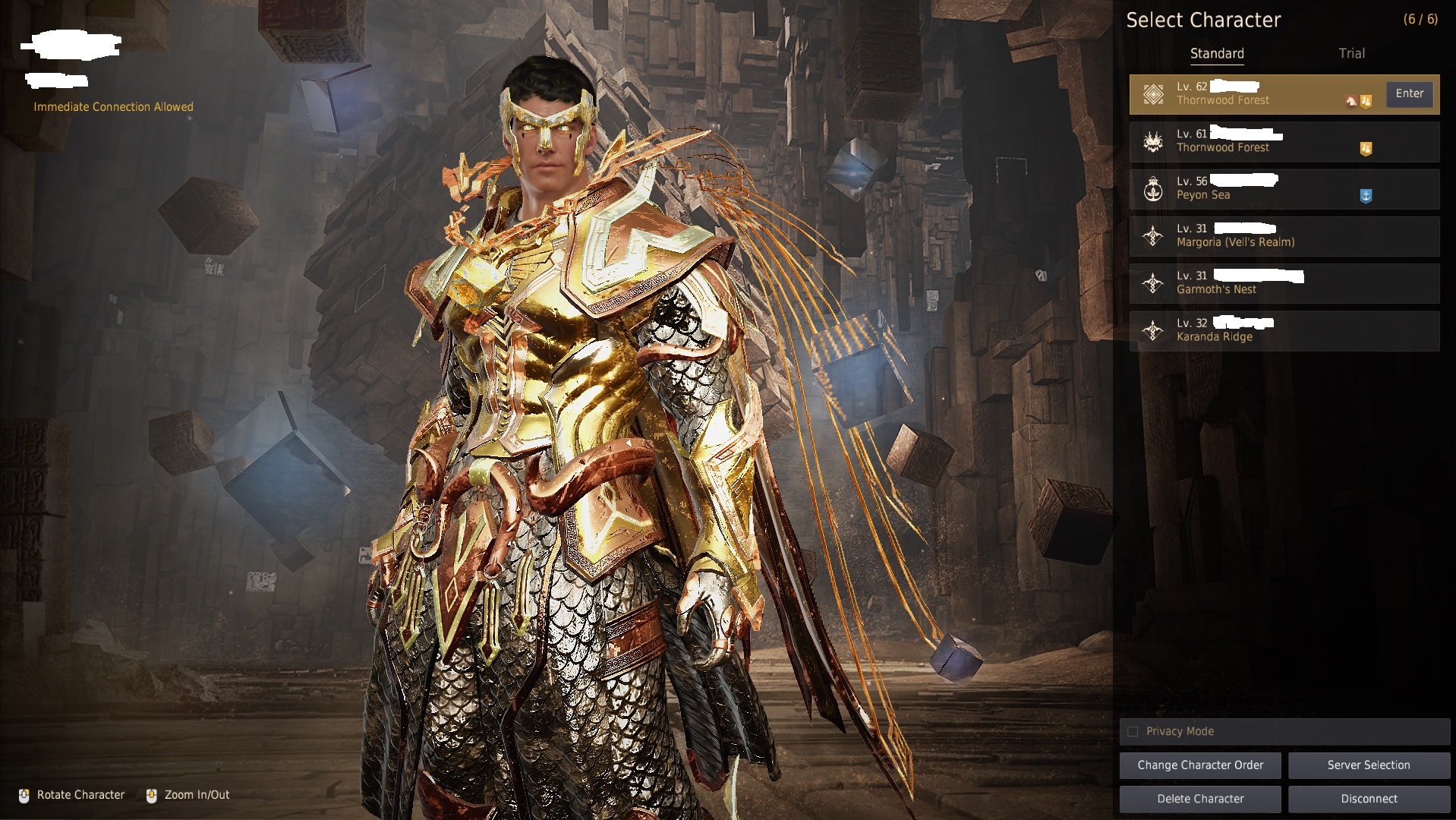This screenshot has width=1456, height=820.
Task: Toggle the Privacy Mode checkbox
Action: pyautogui.click(x=1133, y=731)
